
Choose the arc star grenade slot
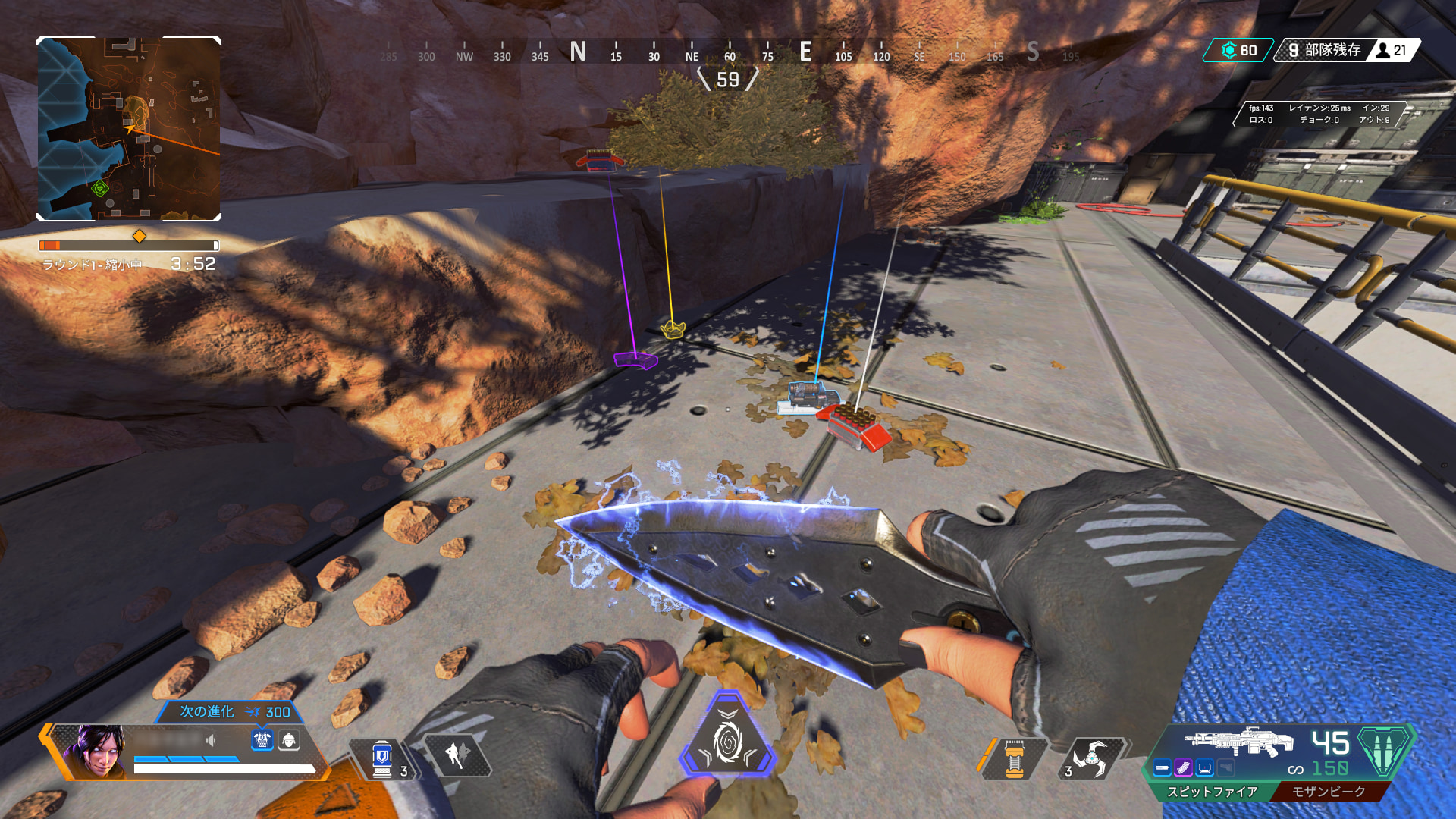pyautogui.click(x=1090, y=757)
